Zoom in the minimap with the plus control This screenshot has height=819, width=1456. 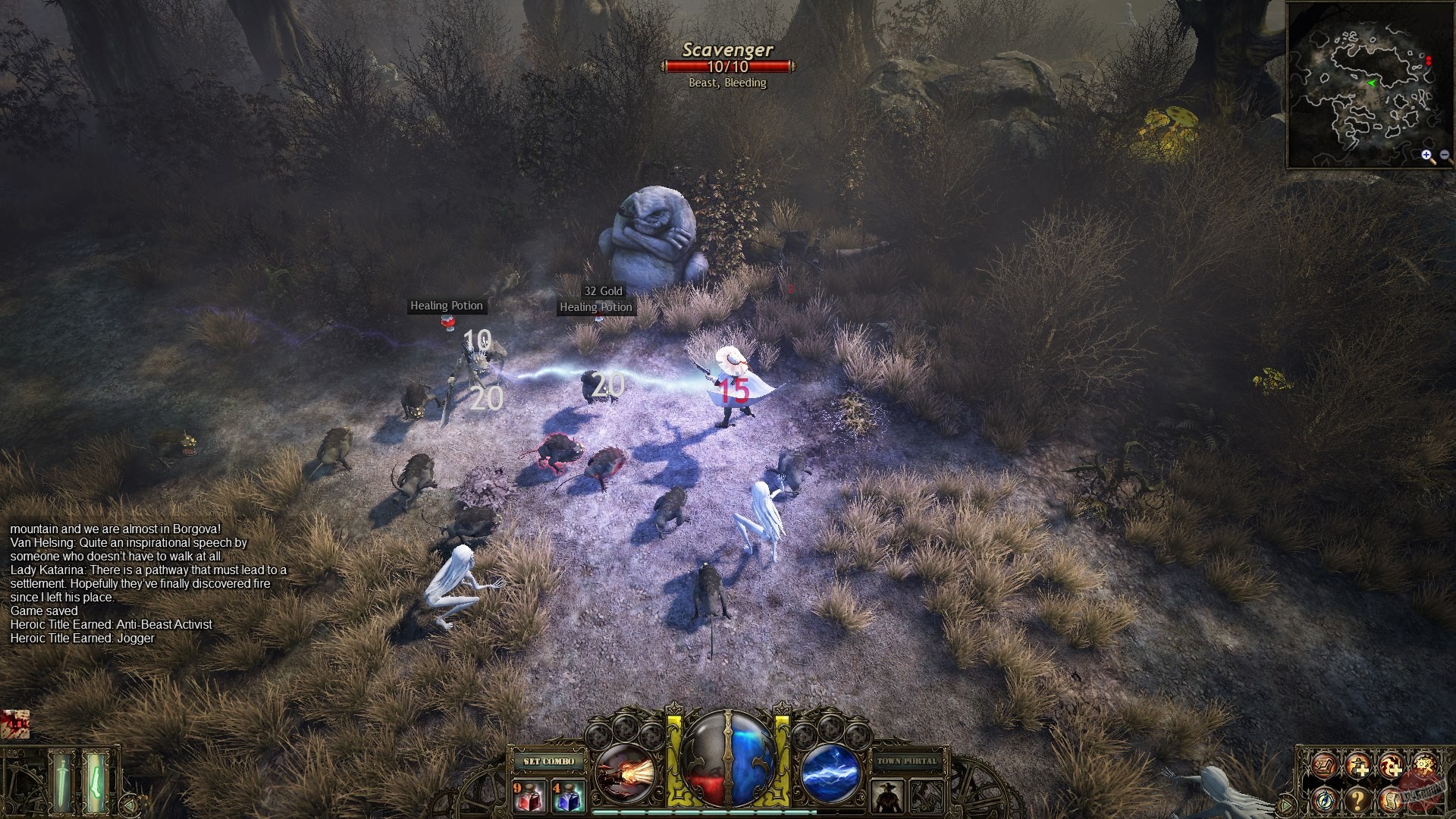(x=1426, y=156)
